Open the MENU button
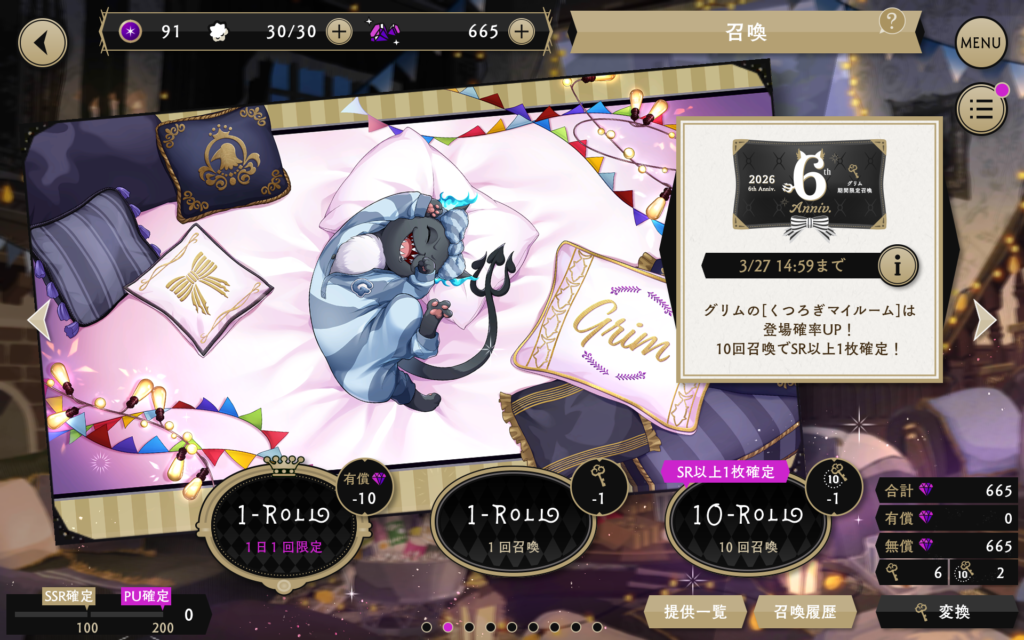Image resolution: width=1024 pixels, height=640 pixels. (981, 43)
